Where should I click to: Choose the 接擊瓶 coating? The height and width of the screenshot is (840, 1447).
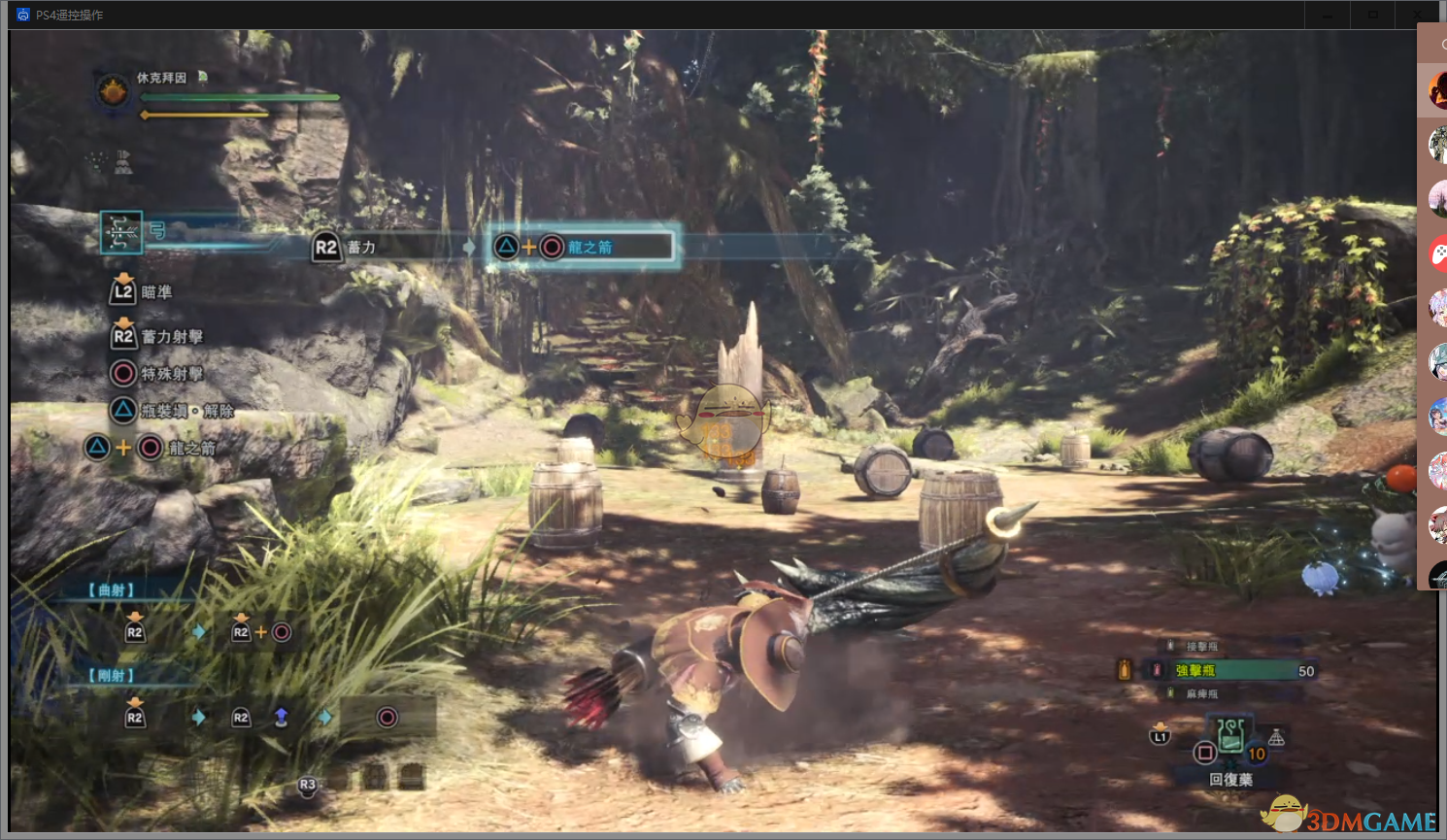[x=1201, y=646]
